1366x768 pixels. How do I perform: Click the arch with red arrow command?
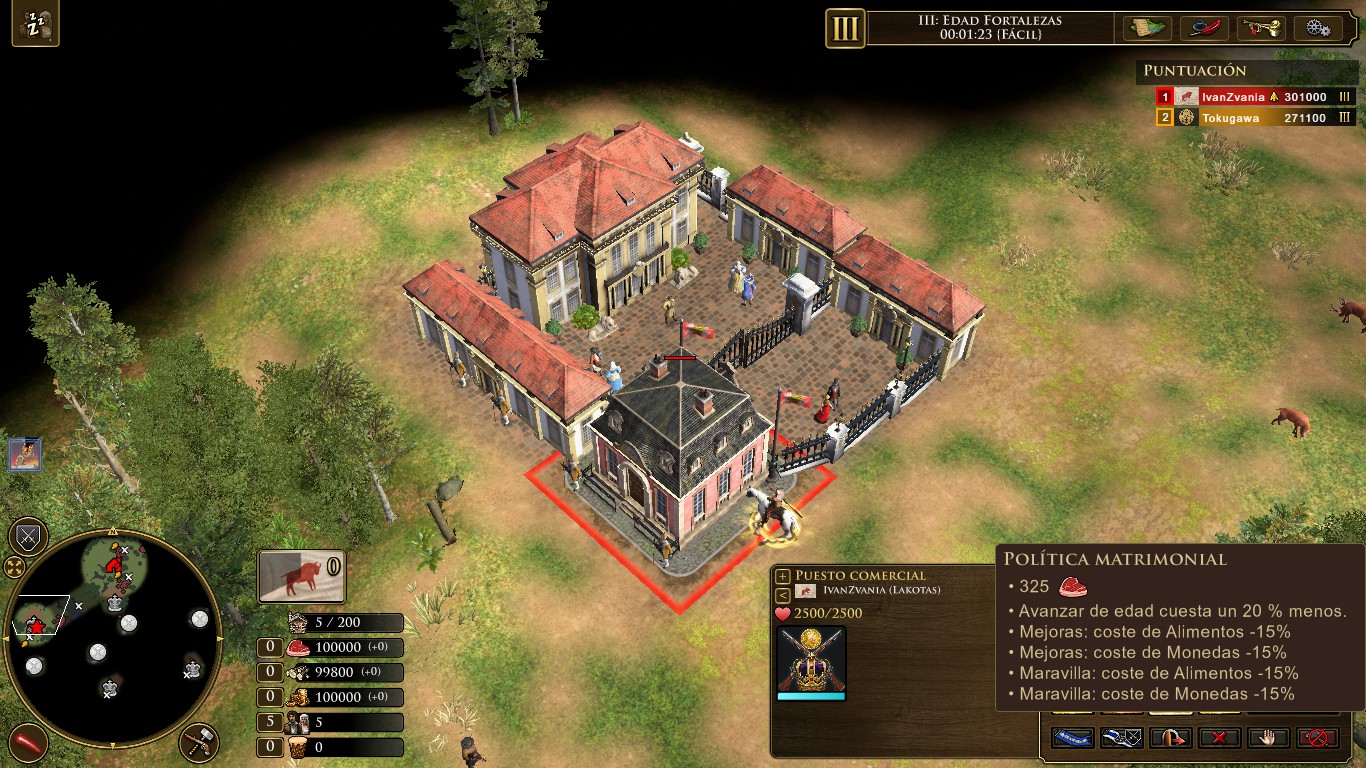pos(1170,738)
